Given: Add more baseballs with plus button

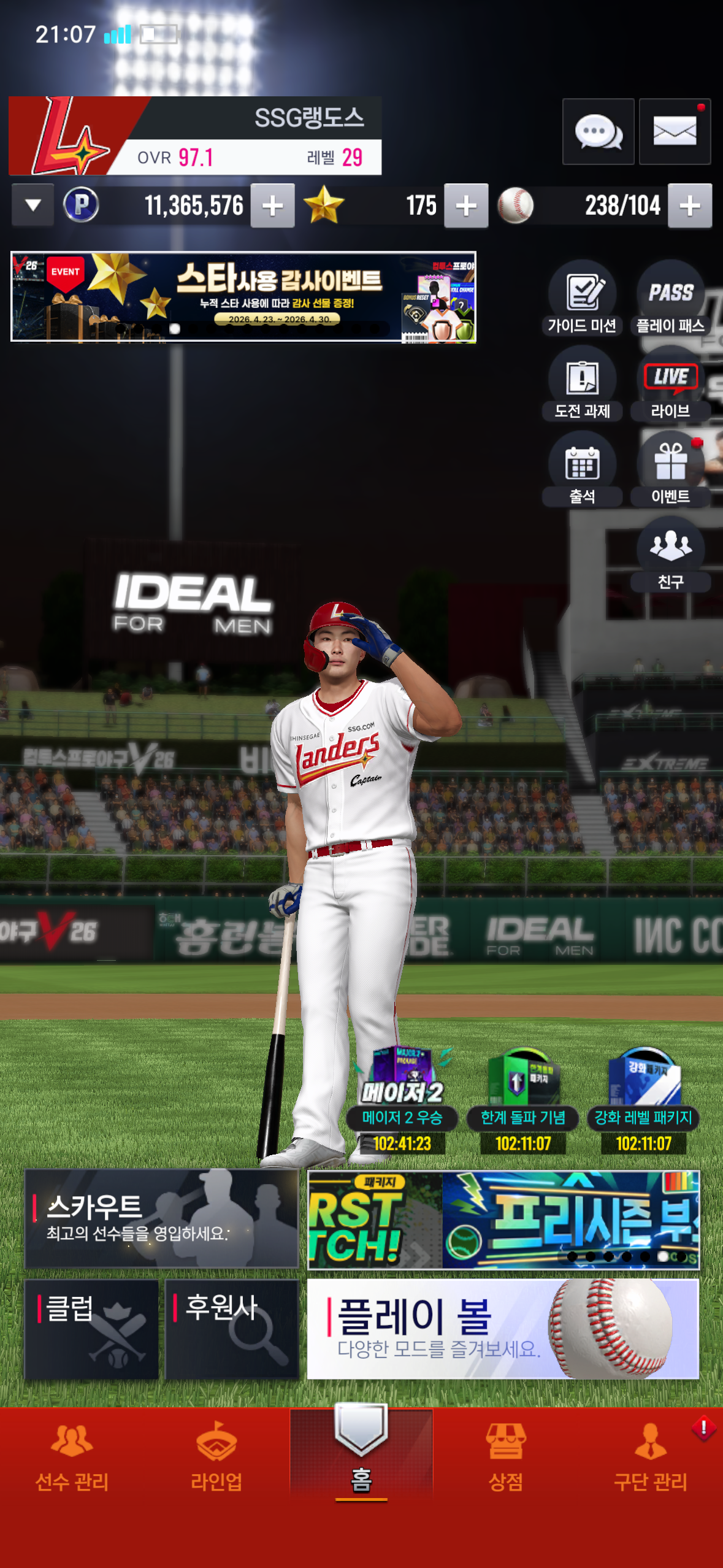Looking at the screenshot, I should (690, 206).
